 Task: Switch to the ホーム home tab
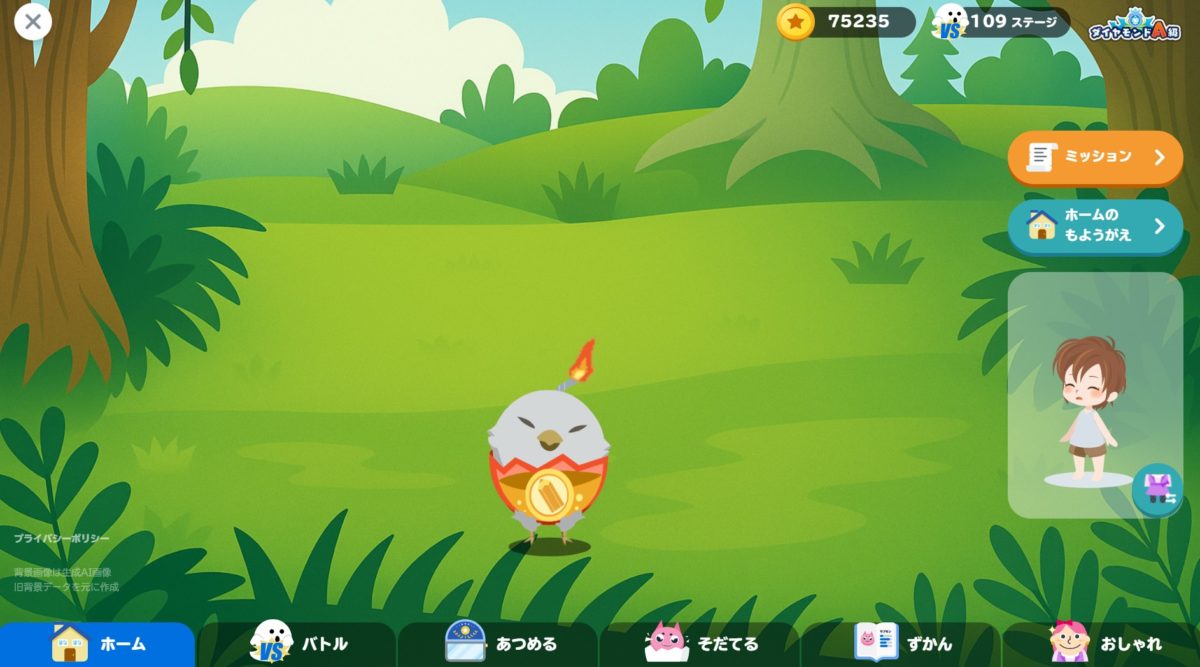98,643
